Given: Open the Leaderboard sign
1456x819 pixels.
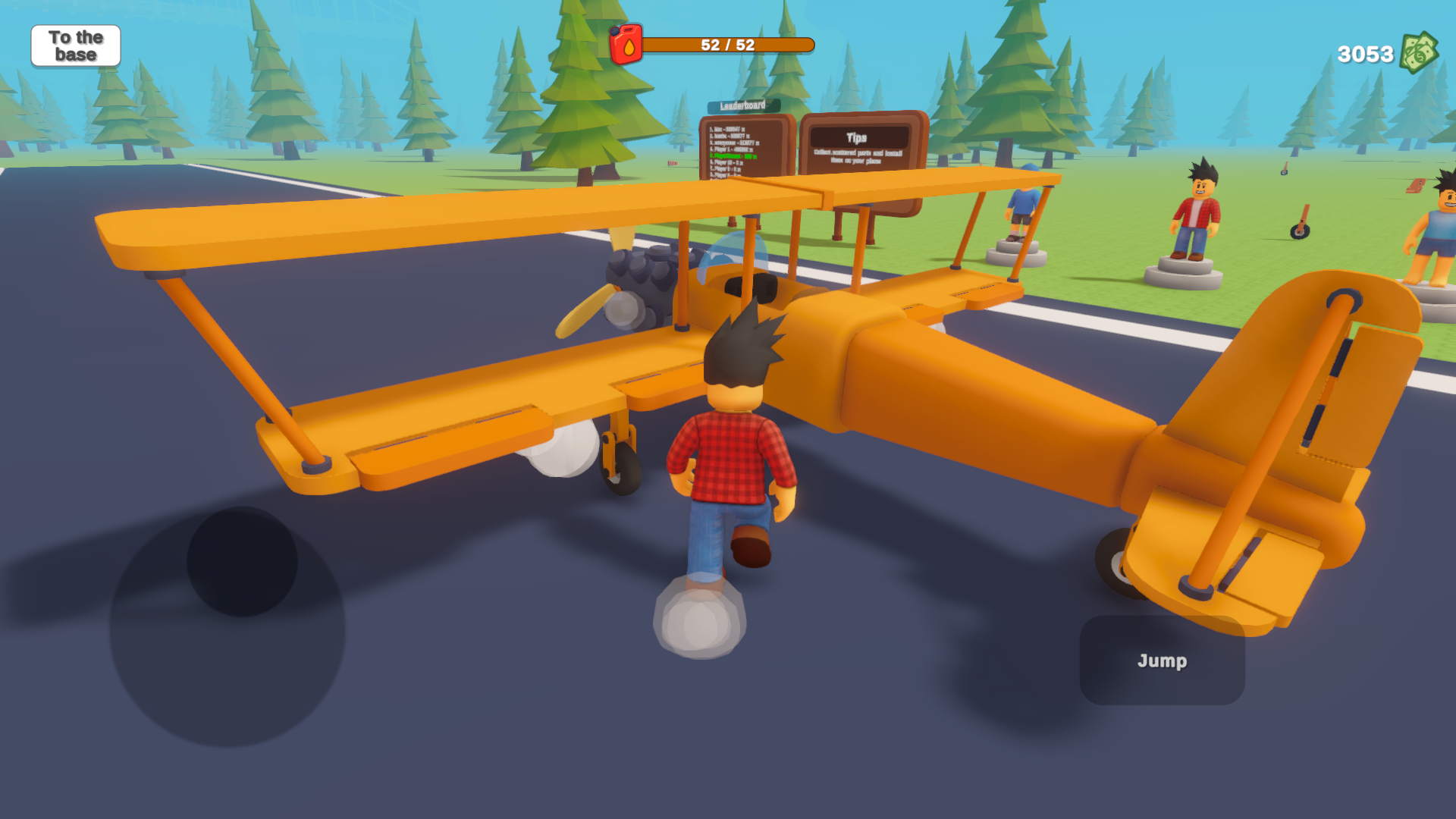Looking at the screenshot, I should [742, 136].
